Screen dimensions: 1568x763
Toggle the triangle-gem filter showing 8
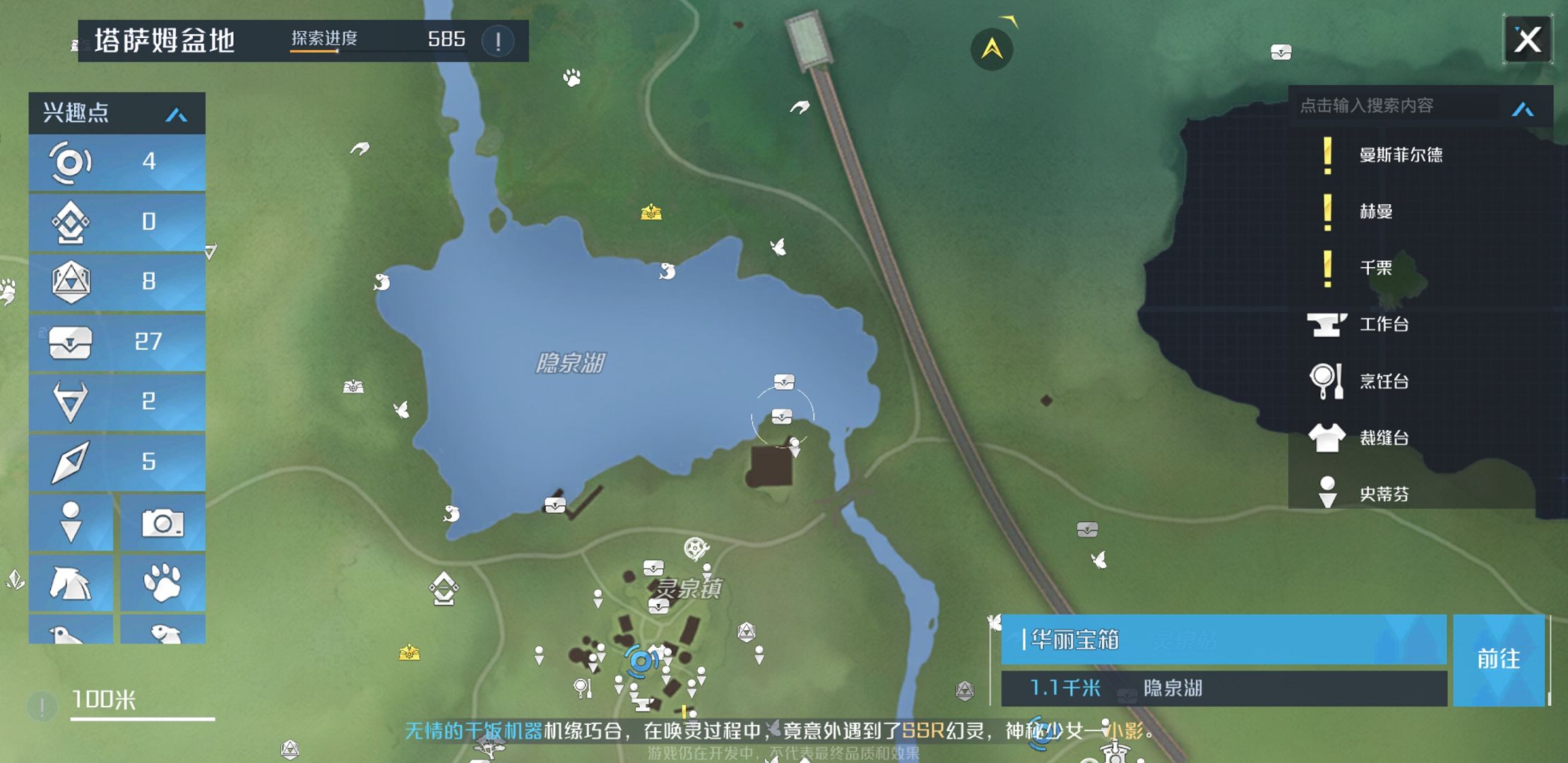tap(117, 282)
